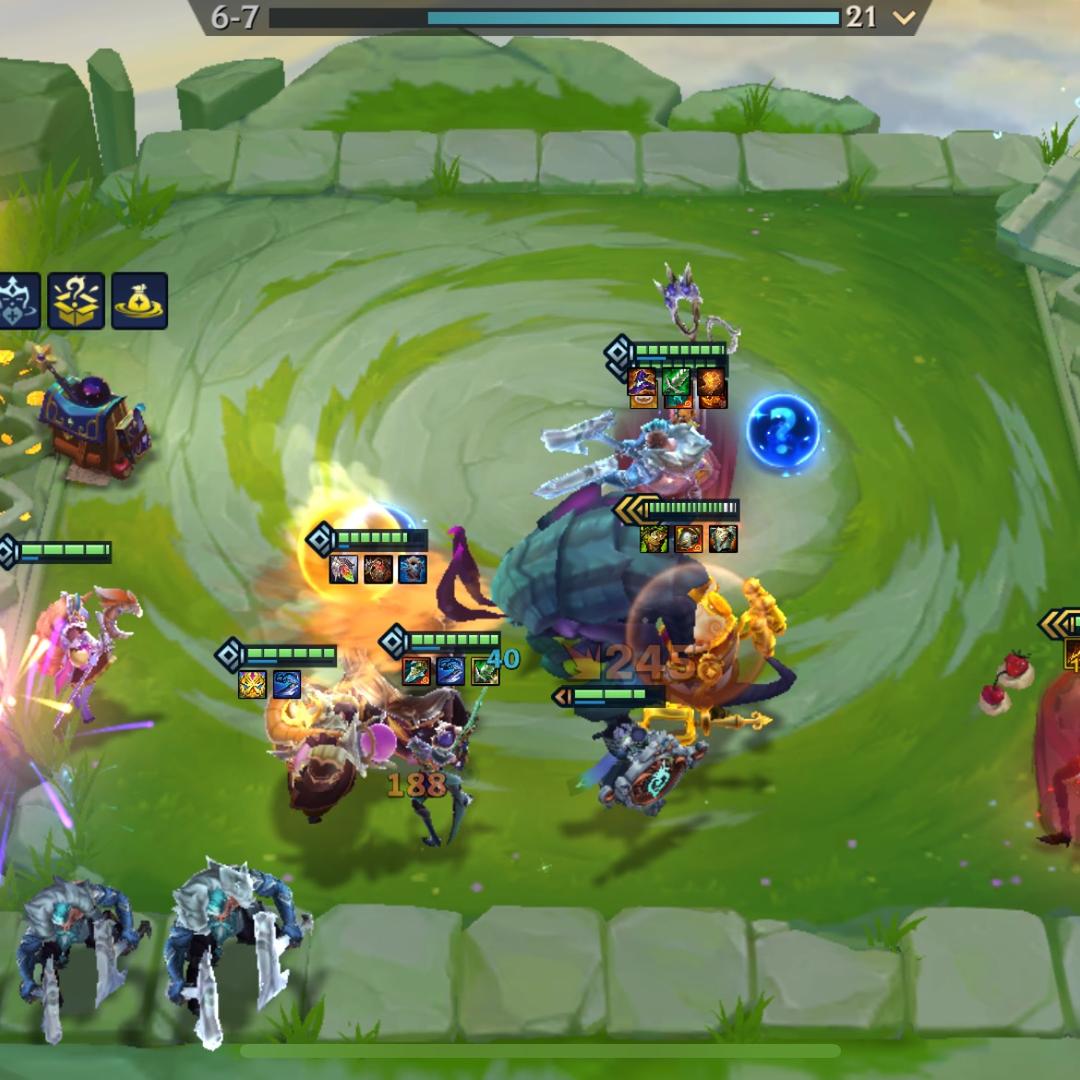Image resolution: width=1080 pixels, height=1080 pixels.
Task: Expand the stage tracker chevron dropdown
Action: pos(904,17)
